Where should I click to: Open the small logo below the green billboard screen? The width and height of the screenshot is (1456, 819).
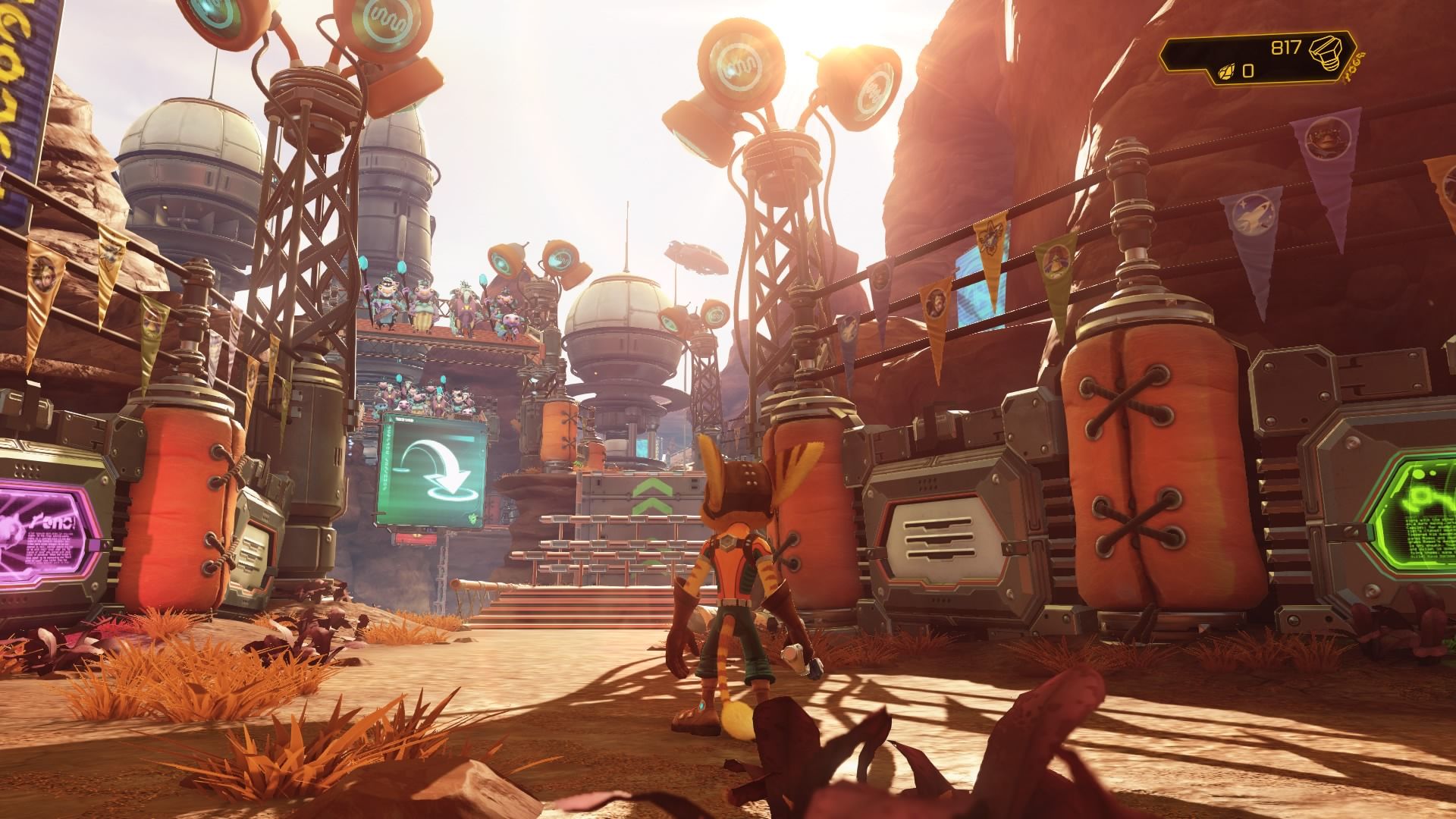pyautogui.click(x=472, y=517)
